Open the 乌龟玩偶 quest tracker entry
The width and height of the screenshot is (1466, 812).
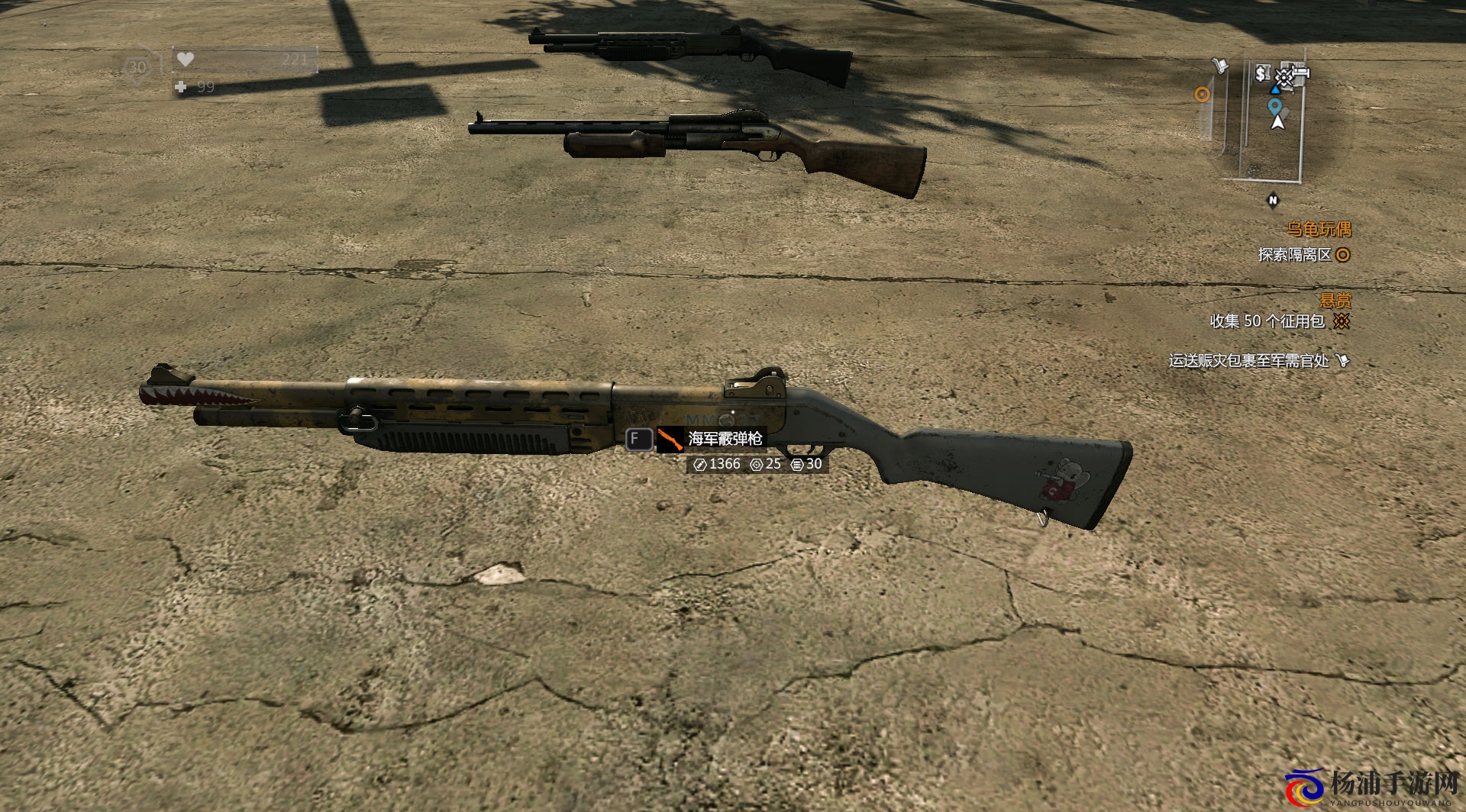pos(1319,229)
